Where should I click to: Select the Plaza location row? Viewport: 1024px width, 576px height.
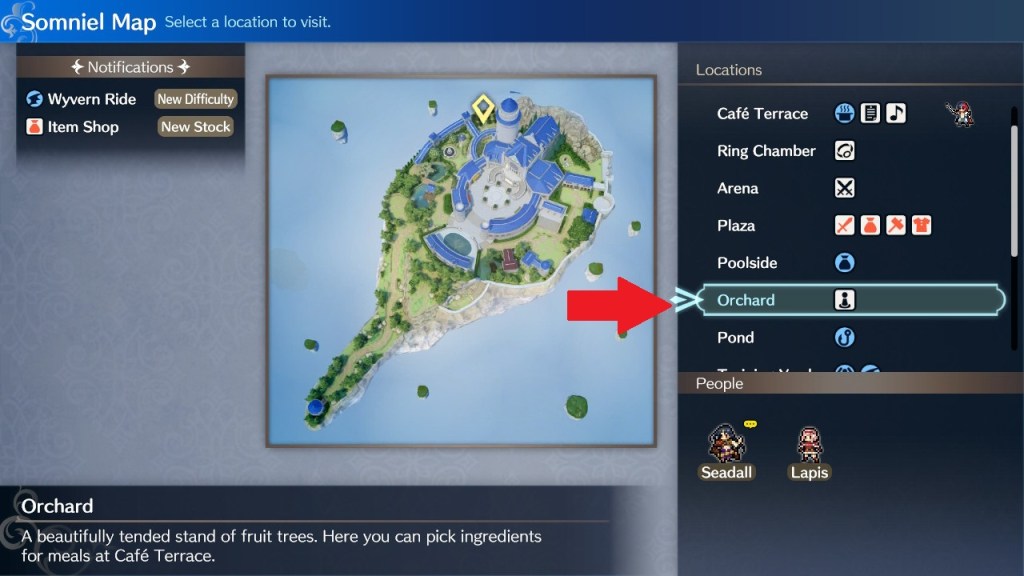736,226
